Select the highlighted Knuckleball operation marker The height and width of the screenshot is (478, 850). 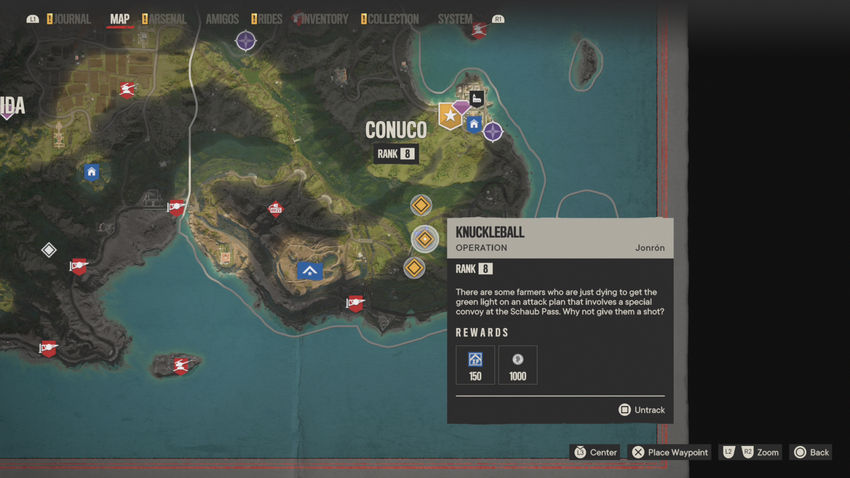point(424,239)
